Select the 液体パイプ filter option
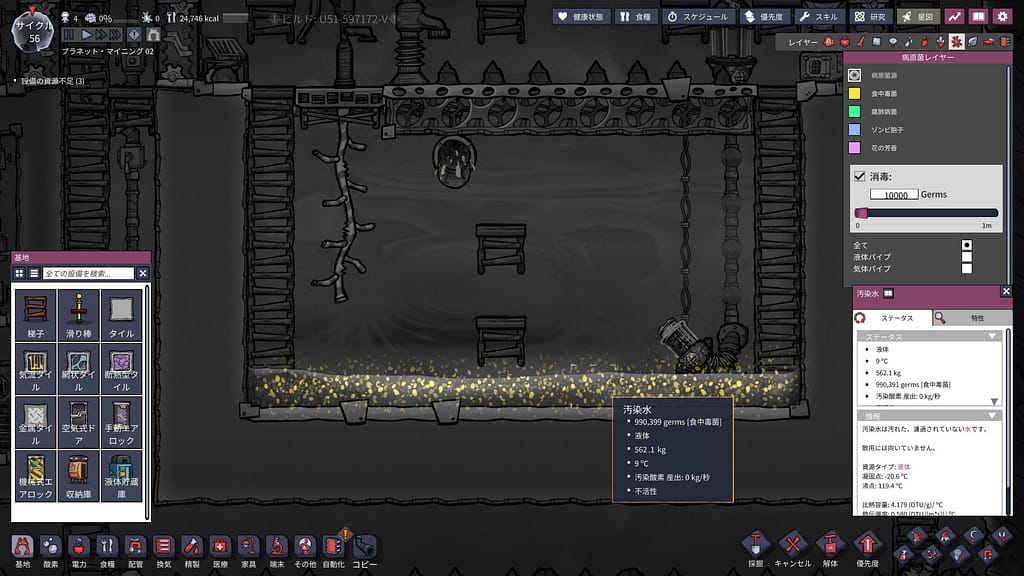1024x576 pixels. pyautogui.click(x=966, y=256)
